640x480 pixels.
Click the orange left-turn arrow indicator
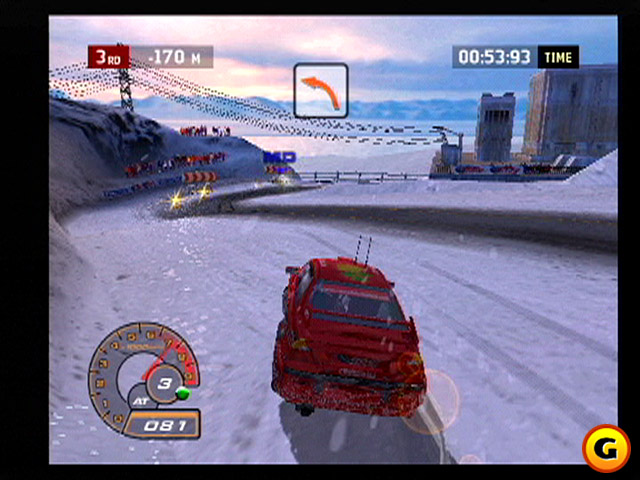coord(321,90)
